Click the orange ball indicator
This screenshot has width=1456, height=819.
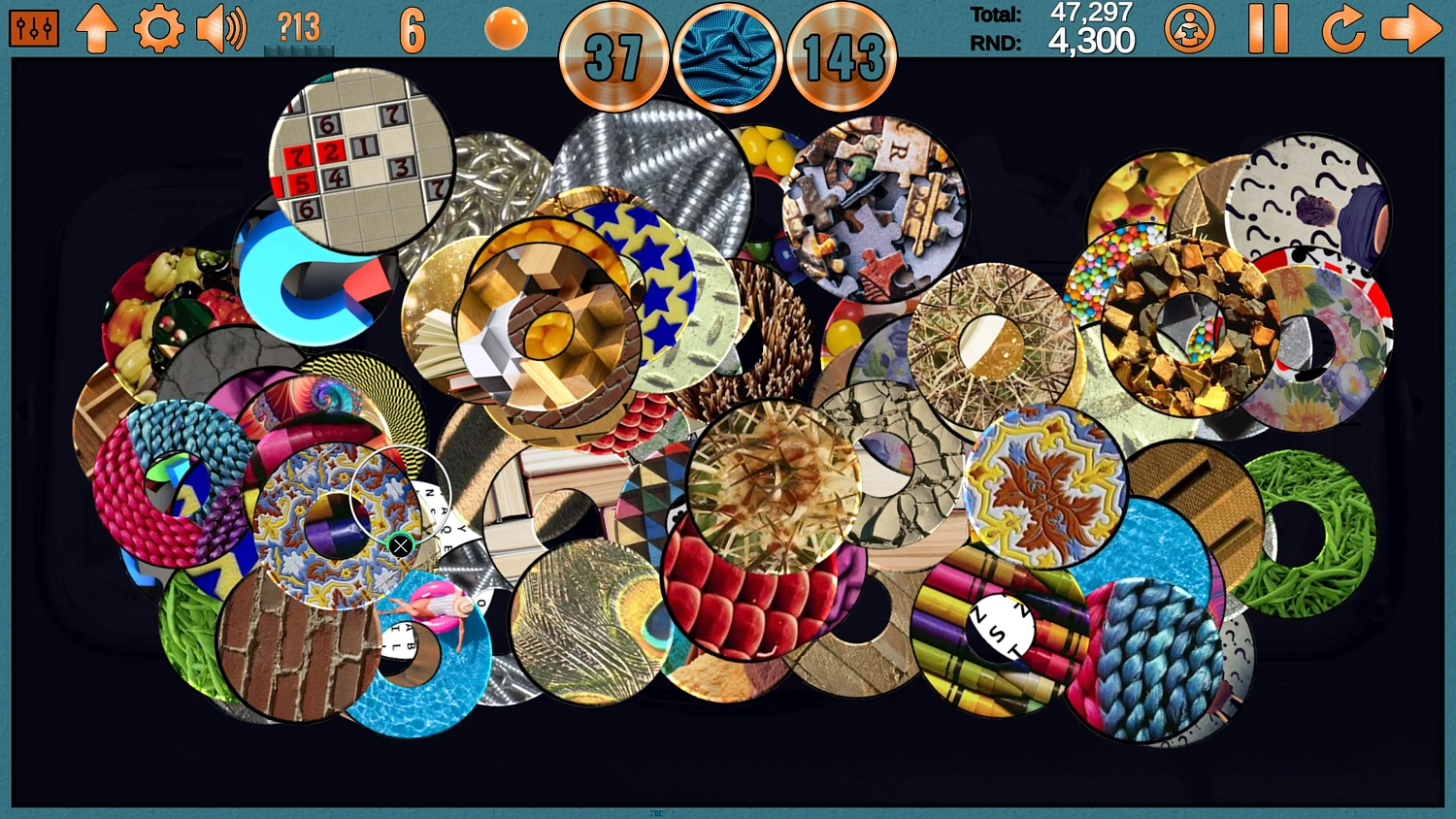point(505,27)
